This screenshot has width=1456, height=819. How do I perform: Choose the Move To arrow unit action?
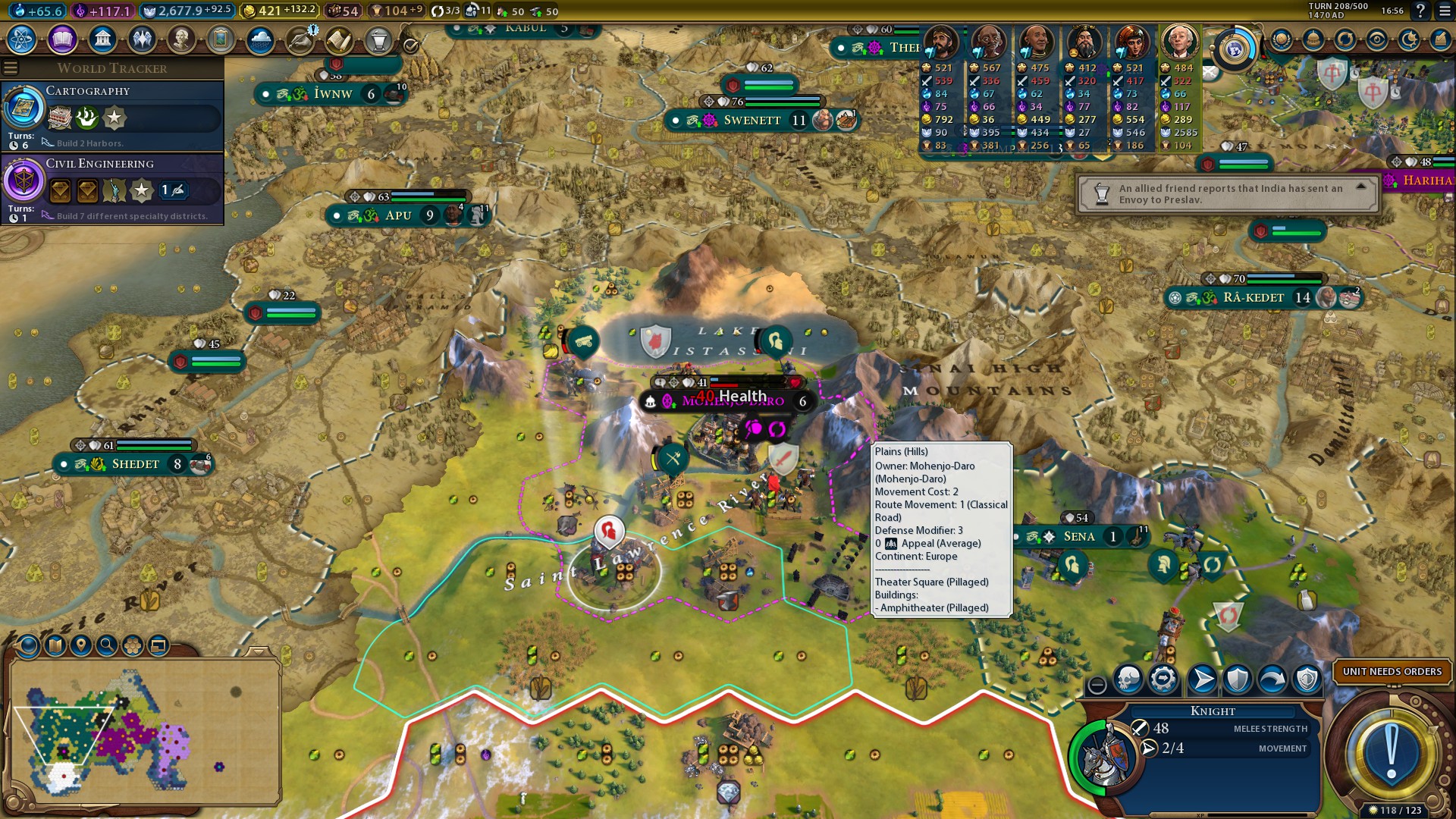click(x=1202, y=679)
